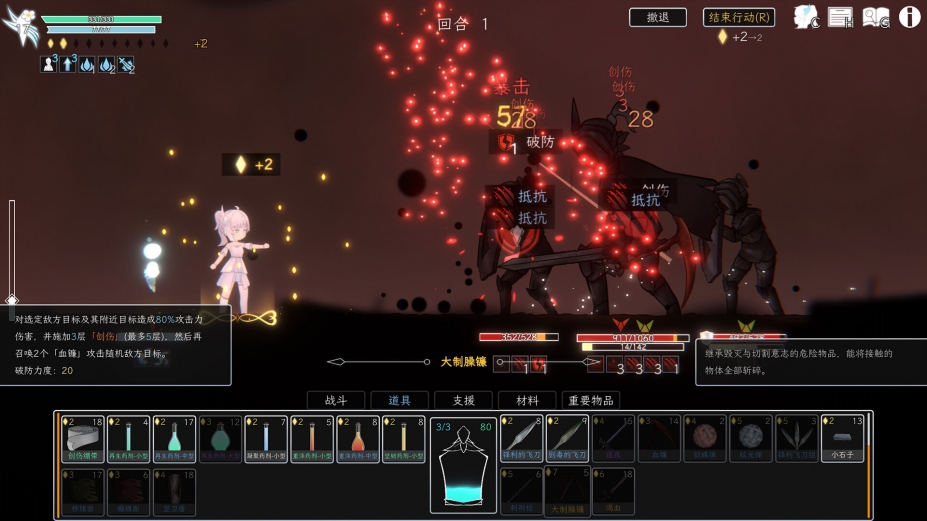This screenshot has width=927, height=521.
Task: Open the character portrait panel
Action: (806, 17)
